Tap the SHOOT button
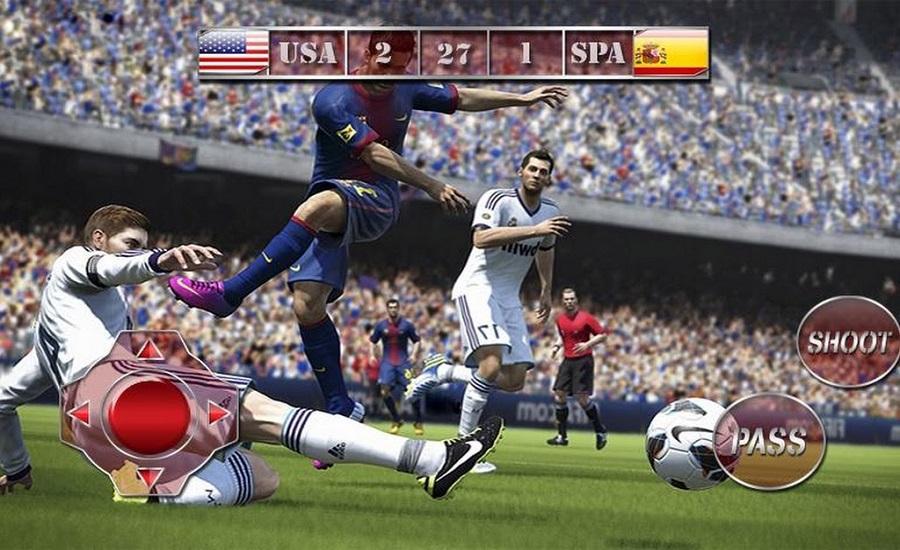This screenshot has width=900, height=550. click(849, 342)
